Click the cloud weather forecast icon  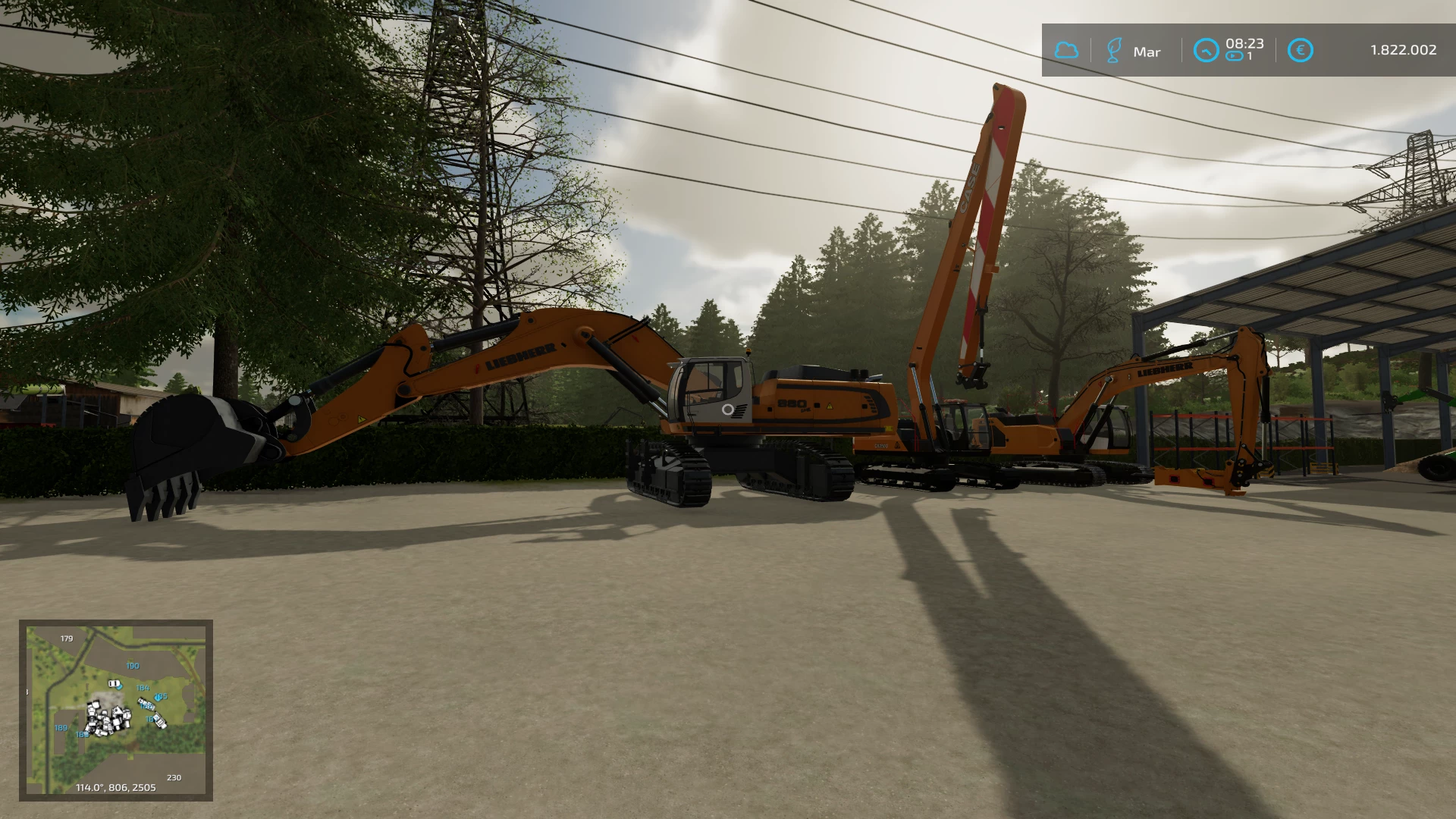pos(1068,50)
